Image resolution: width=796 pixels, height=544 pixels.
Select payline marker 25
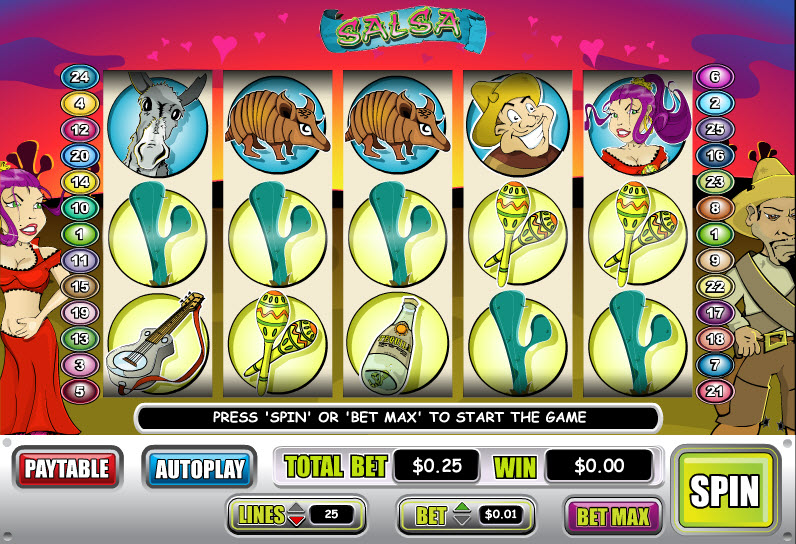(x=714, y=129)
